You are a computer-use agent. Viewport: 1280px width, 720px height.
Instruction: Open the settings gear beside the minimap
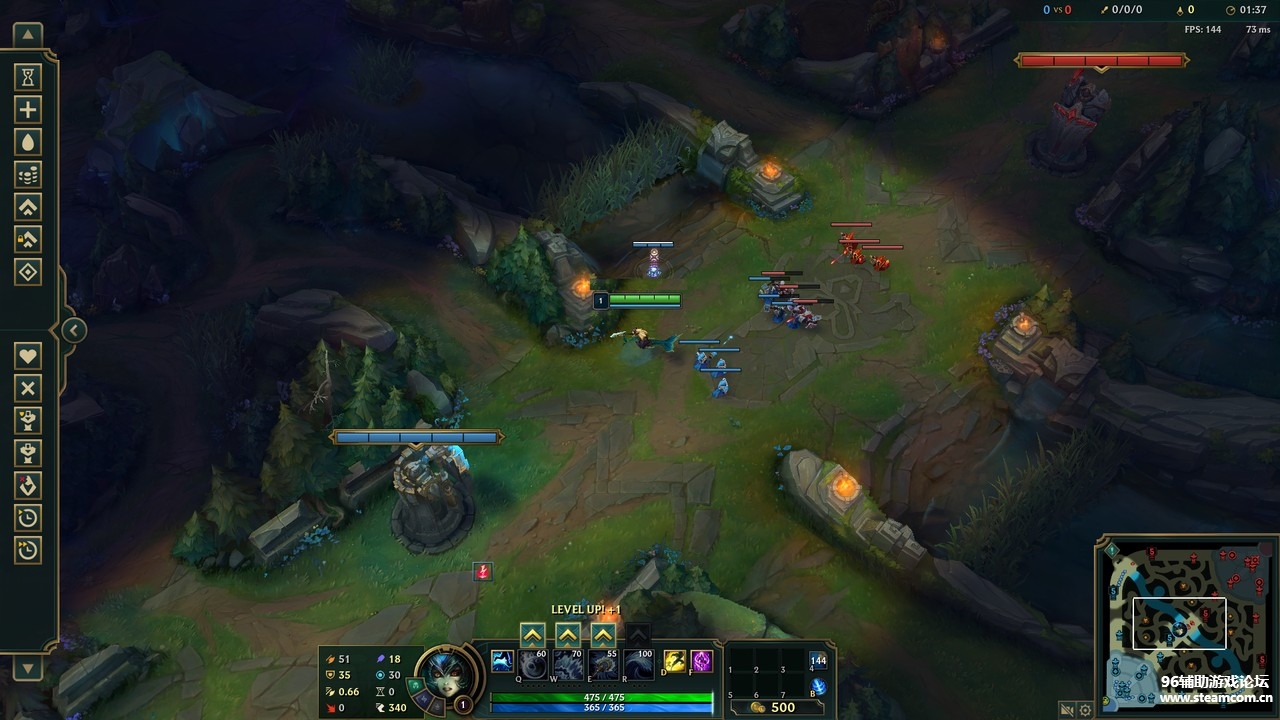(x=1083, y=710)
